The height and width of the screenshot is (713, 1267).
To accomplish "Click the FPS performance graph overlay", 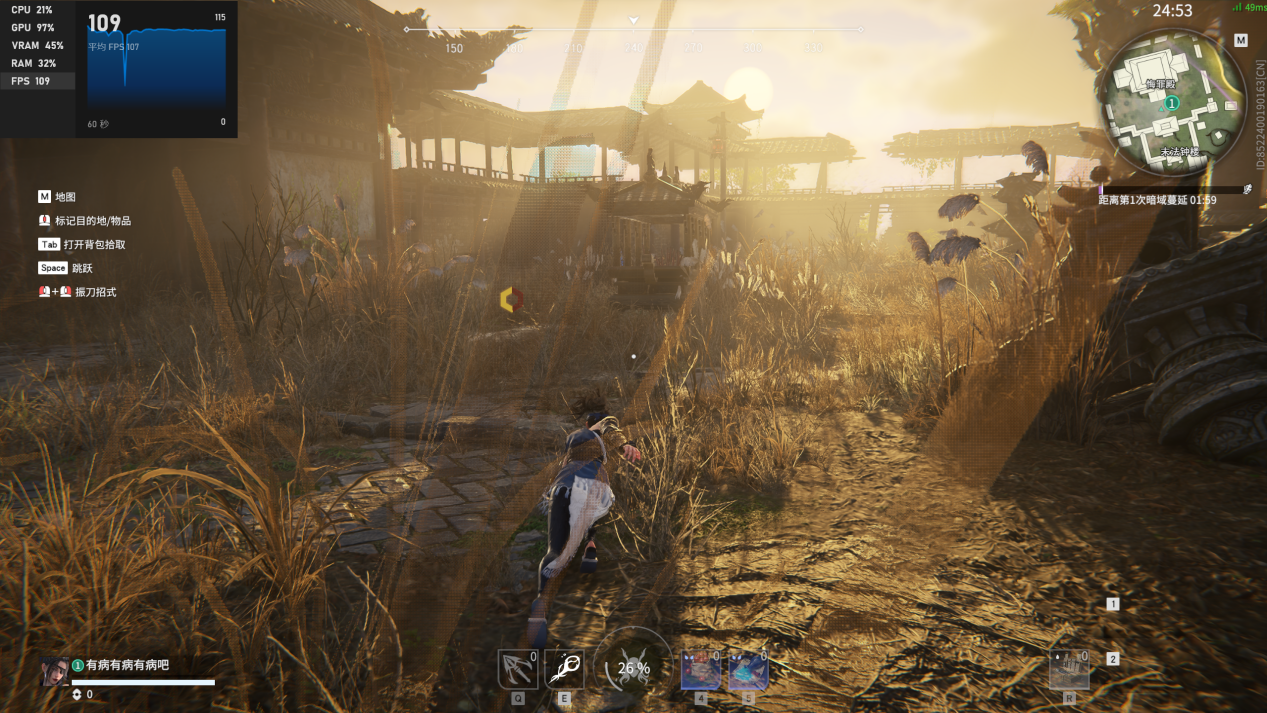I will pyautogui.click(x=156, y=70).
